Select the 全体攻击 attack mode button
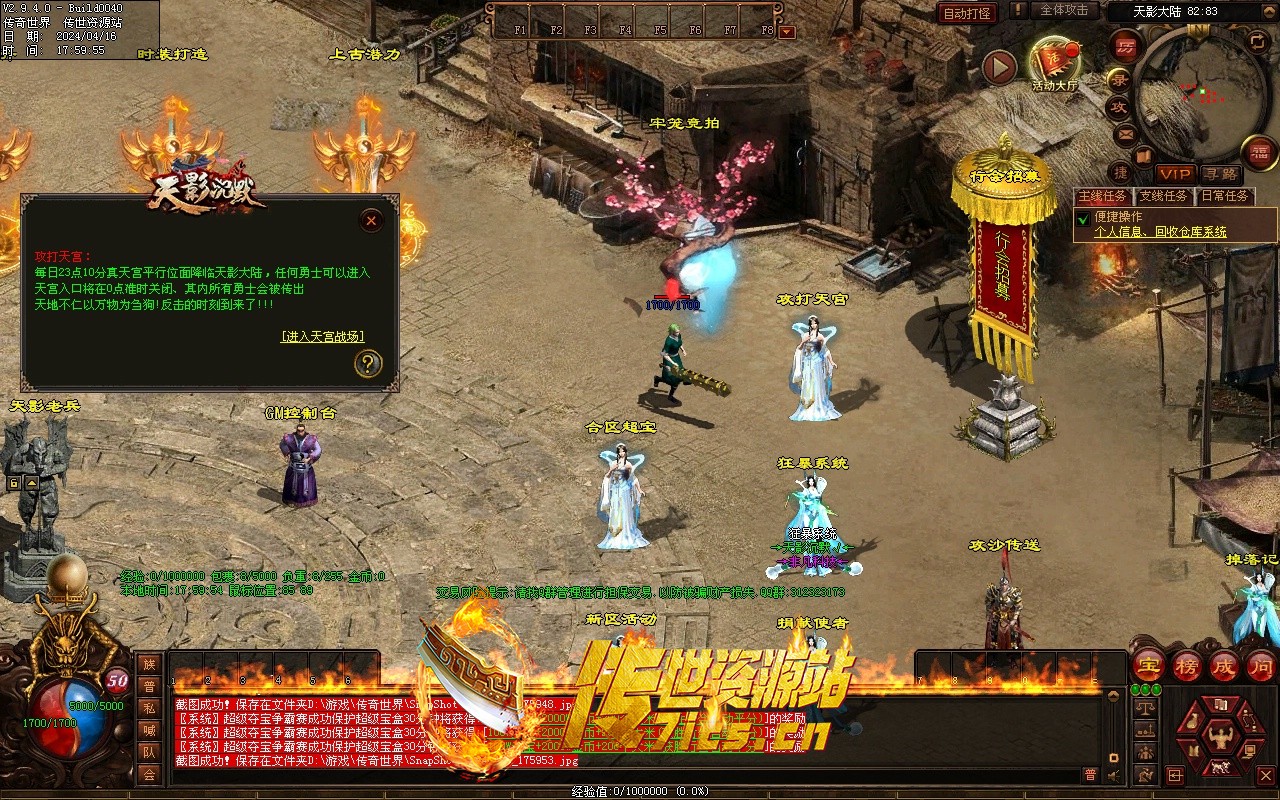1280x800 pixels. click(x=1064, y=10)
